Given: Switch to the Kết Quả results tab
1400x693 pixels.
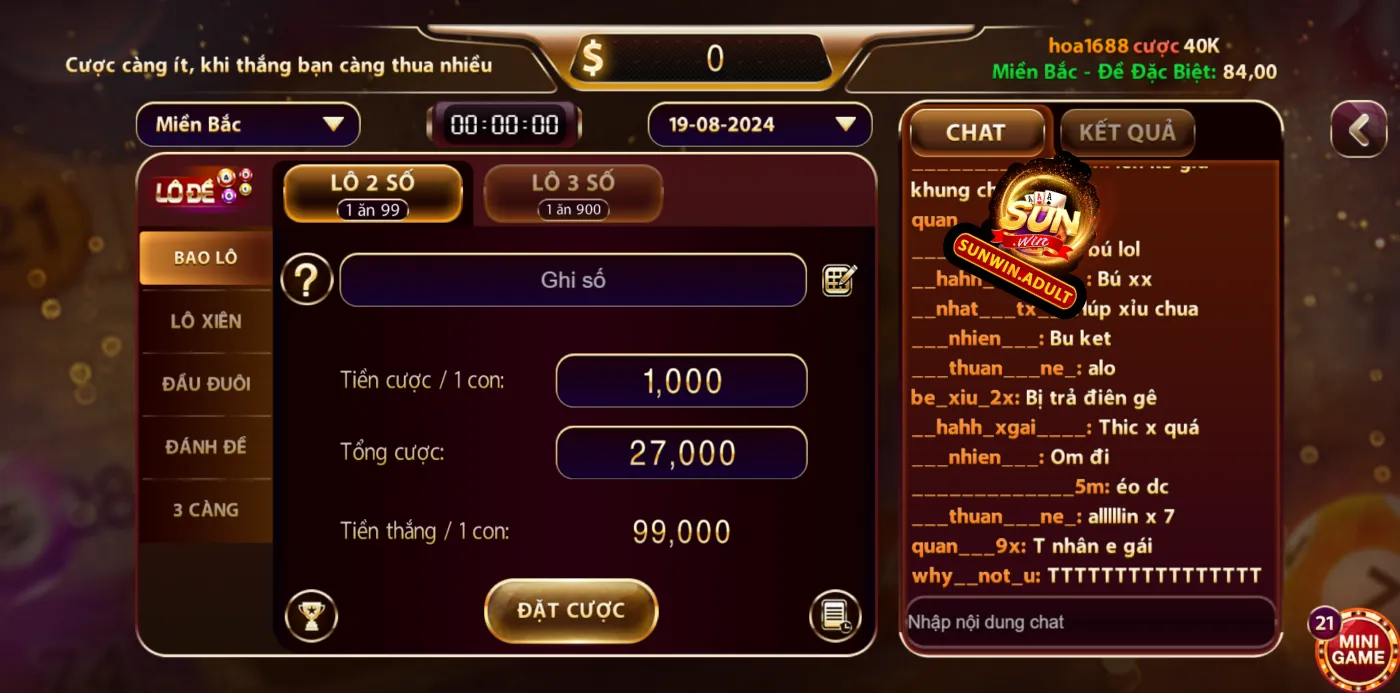Looking at the screenshot, I should (x=1127, y=133).
